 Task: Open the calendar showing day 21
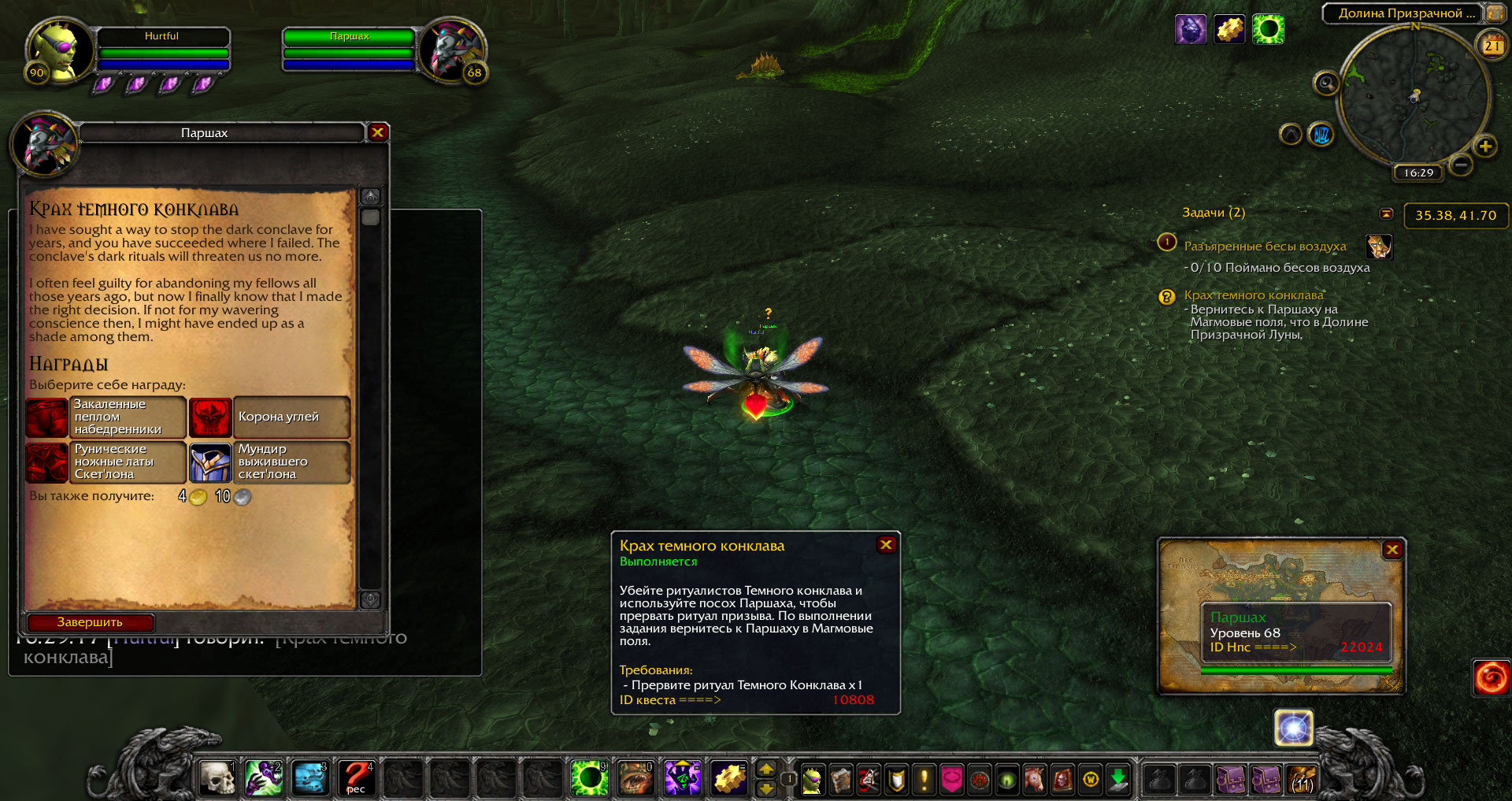[x=1492, y=46]
